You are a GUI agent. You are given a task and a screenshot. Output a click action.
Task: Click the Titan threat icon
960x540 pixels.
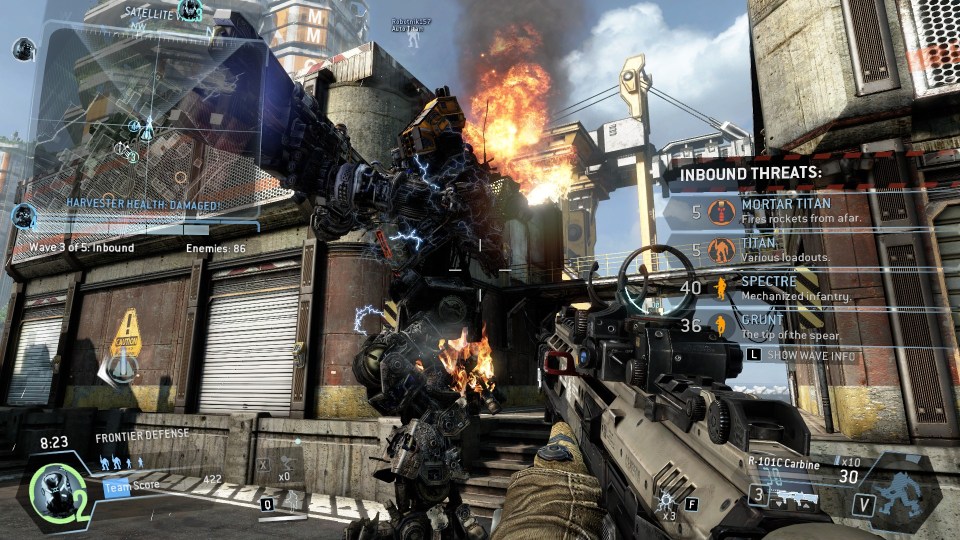point(720,250)
